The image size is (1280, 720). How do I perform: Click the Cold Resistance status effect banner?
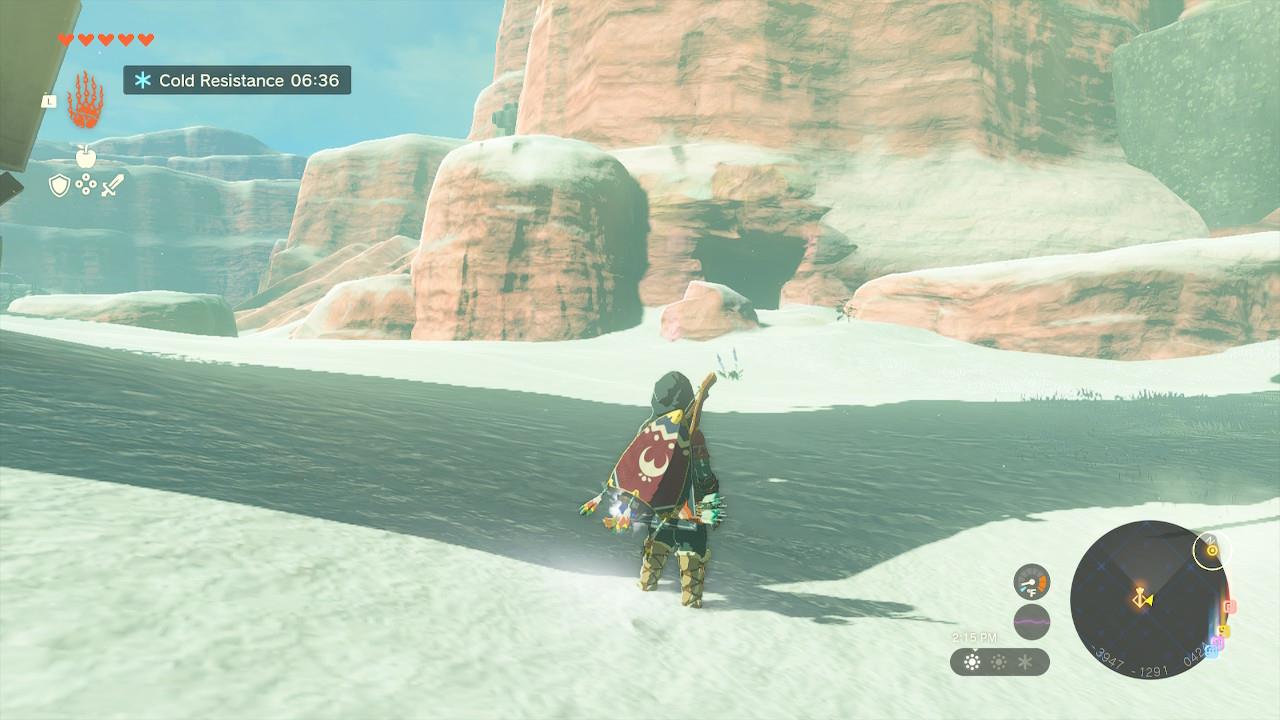click(x=237, y=80)
